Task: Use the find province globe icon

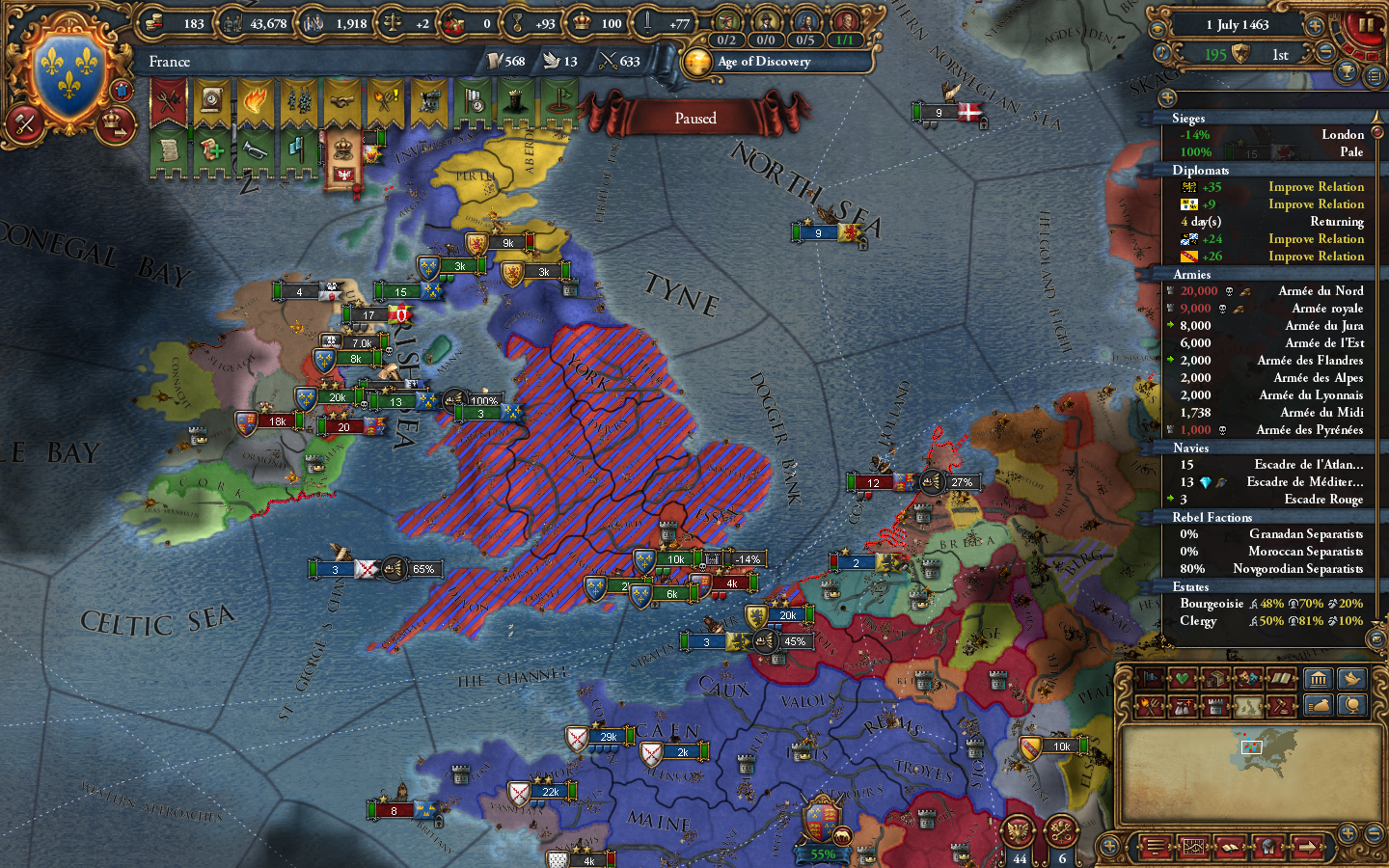Action: click(x=1353, y=706)
